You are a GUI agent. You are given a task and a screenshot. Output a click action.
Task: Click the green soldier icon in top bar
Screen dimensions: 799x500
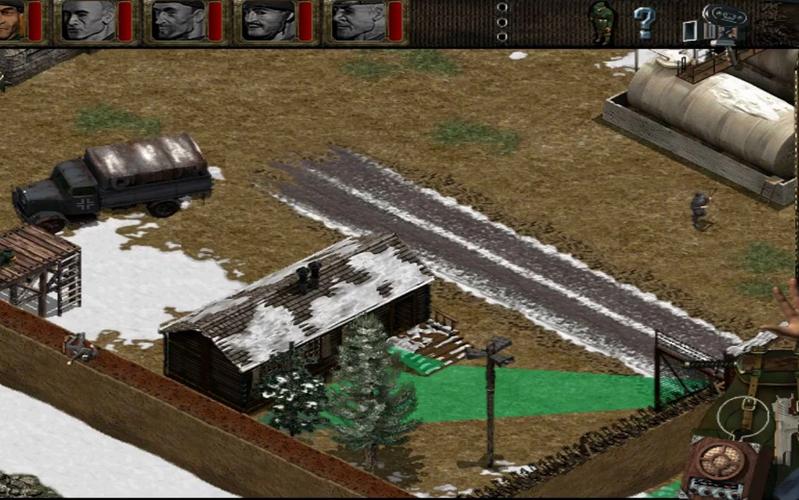[x=602, y=22]
